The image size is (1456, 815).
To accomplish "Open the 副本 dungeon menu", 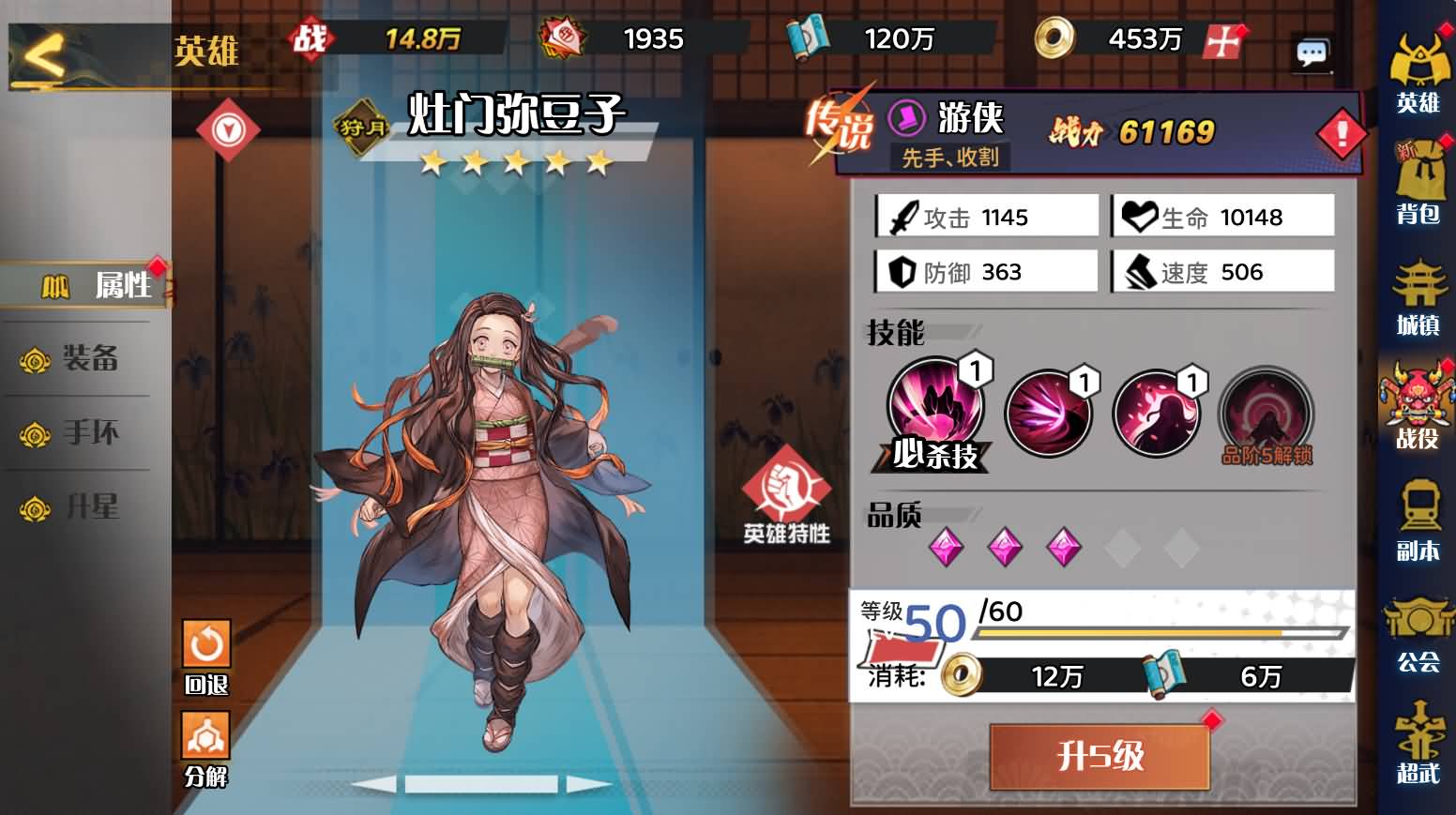I will pyautogui.click(x=1417, y=521).
